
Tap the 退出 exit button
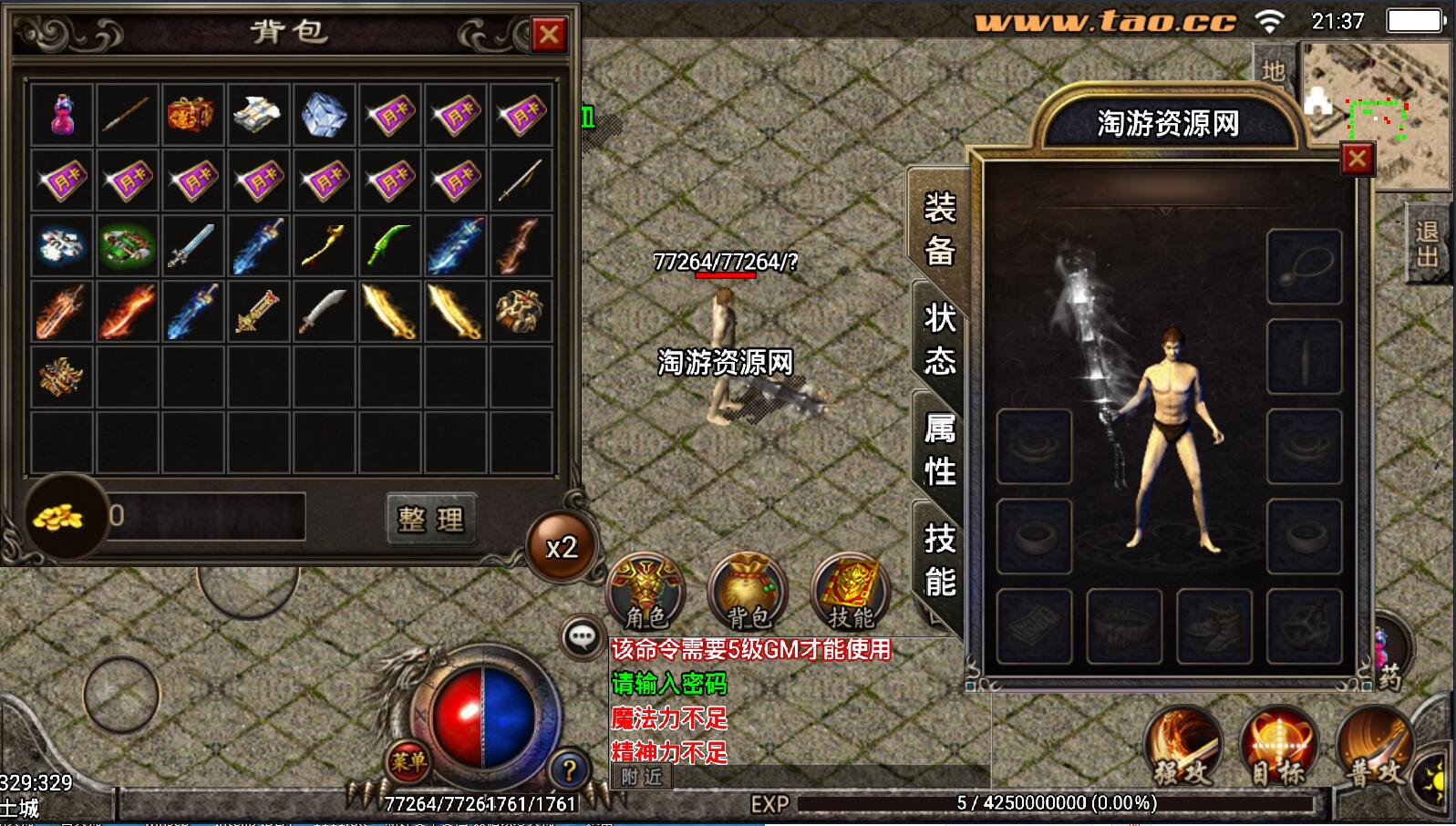coord(1427,244)
